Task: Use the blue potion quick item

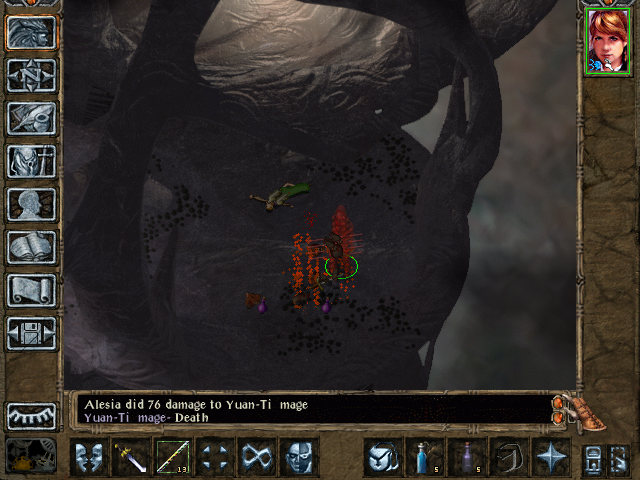Action: coord(425,456)
